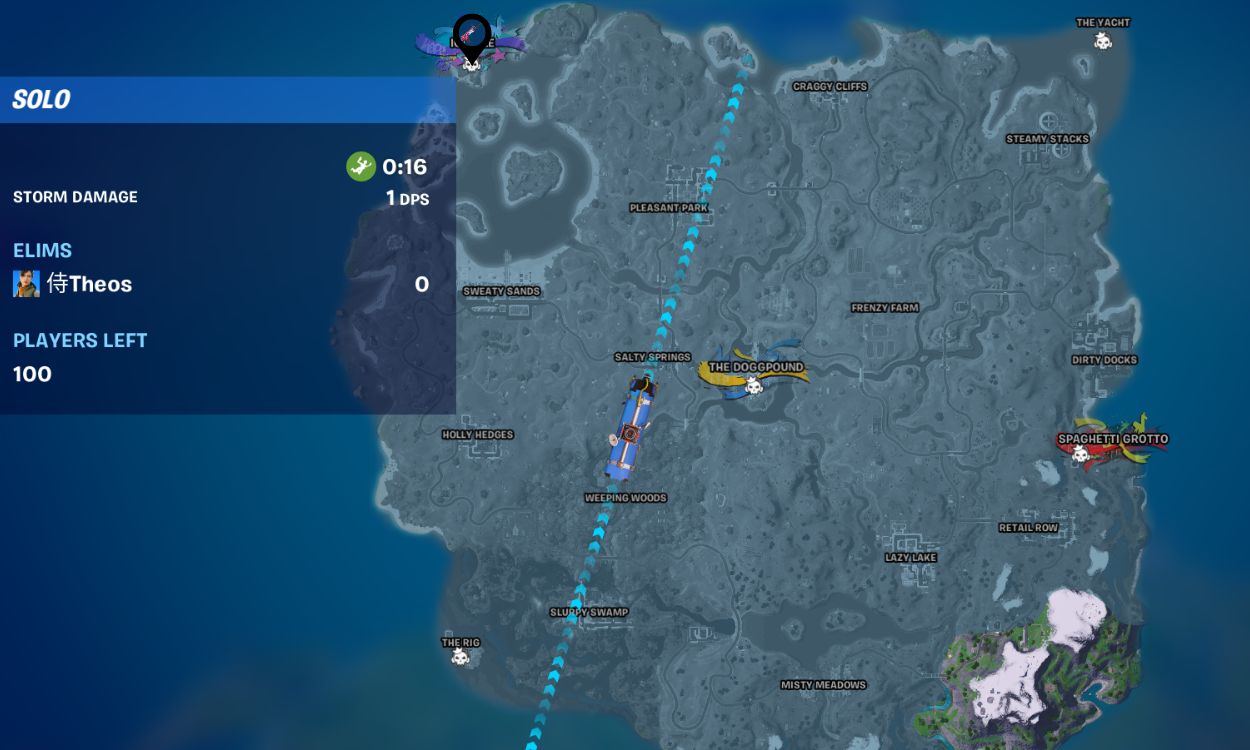Screen dimensions: 1250x750
Task: Place a marker at Dirty Docks
Action: [x=1104, y=360]
